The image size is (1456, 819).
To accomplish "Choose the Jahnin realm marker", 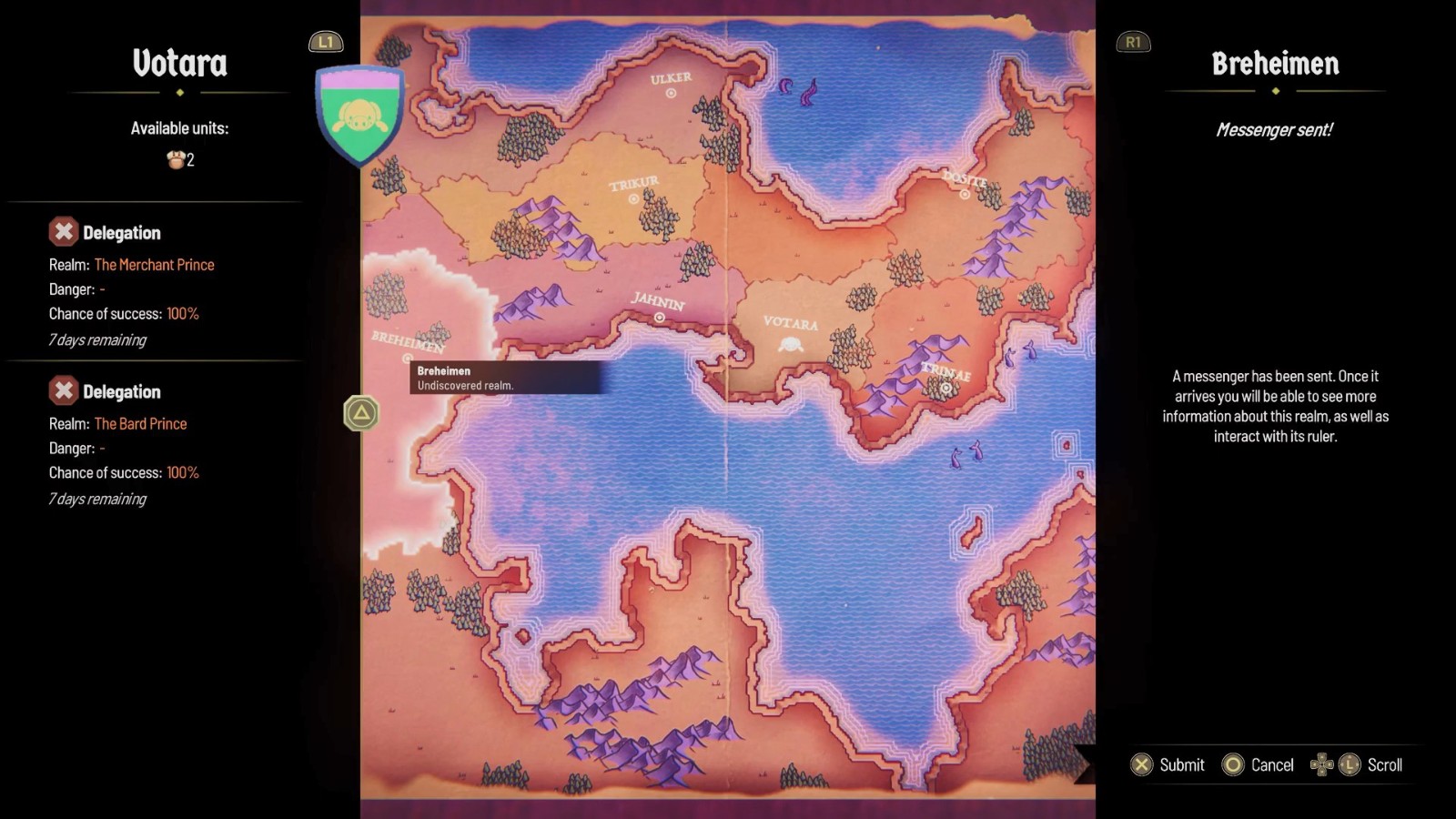I will (x=659, y=318).
